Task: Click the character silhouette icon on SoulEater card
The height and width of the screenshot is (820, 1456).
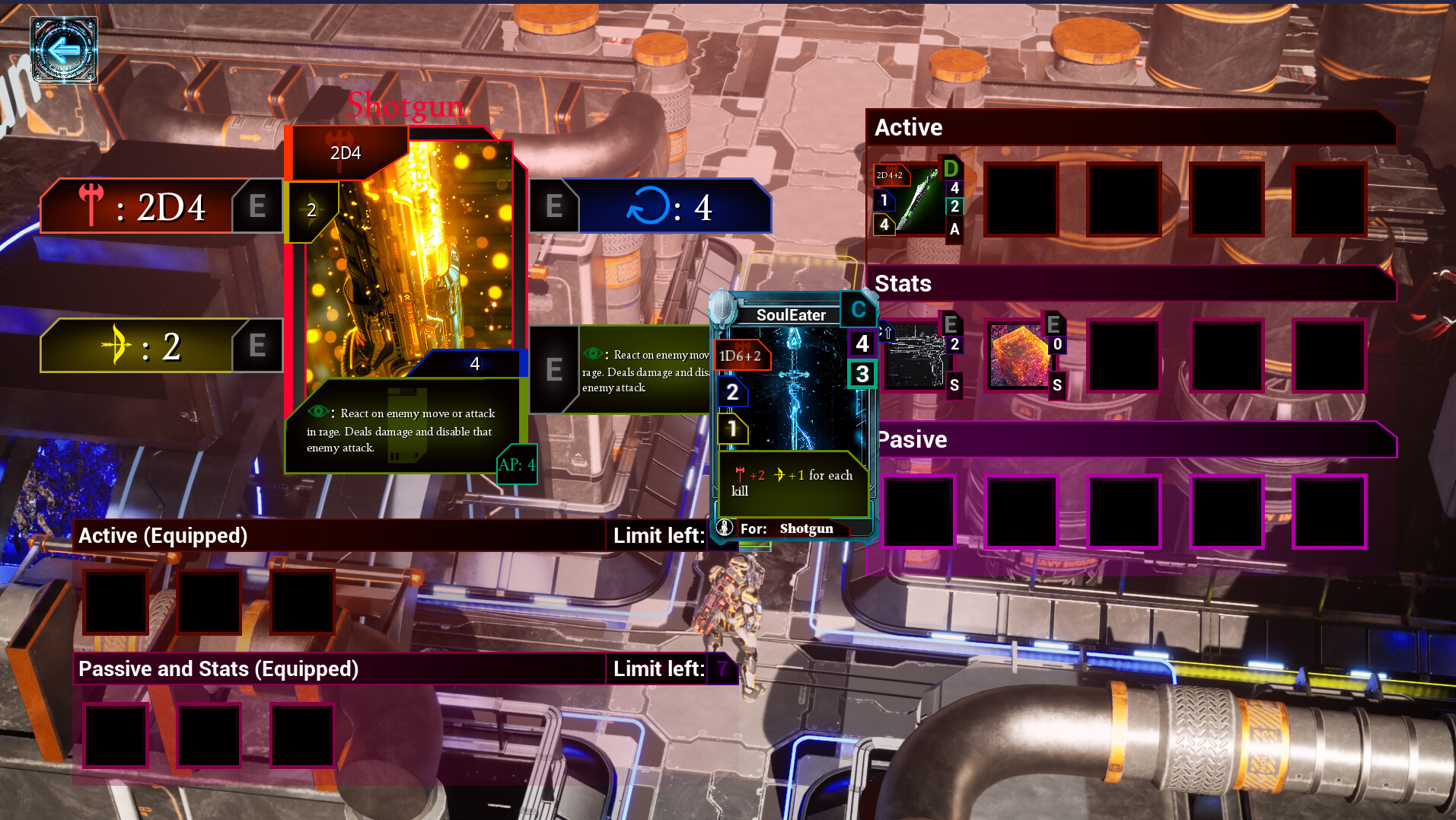Action: point(725,527)
